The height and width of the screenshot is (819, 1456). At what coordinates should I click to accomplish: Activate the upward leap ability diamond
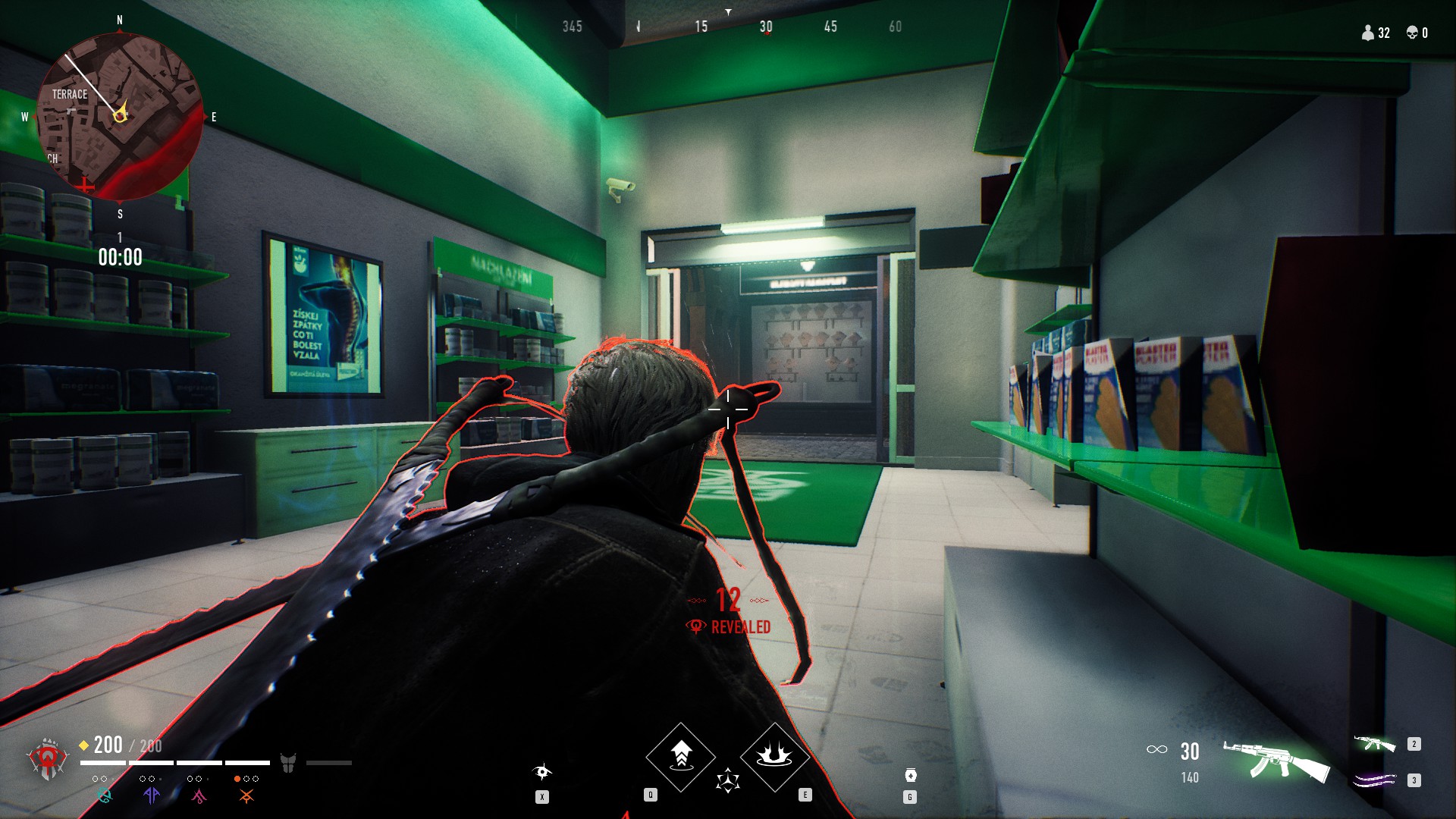coord(680,756)
